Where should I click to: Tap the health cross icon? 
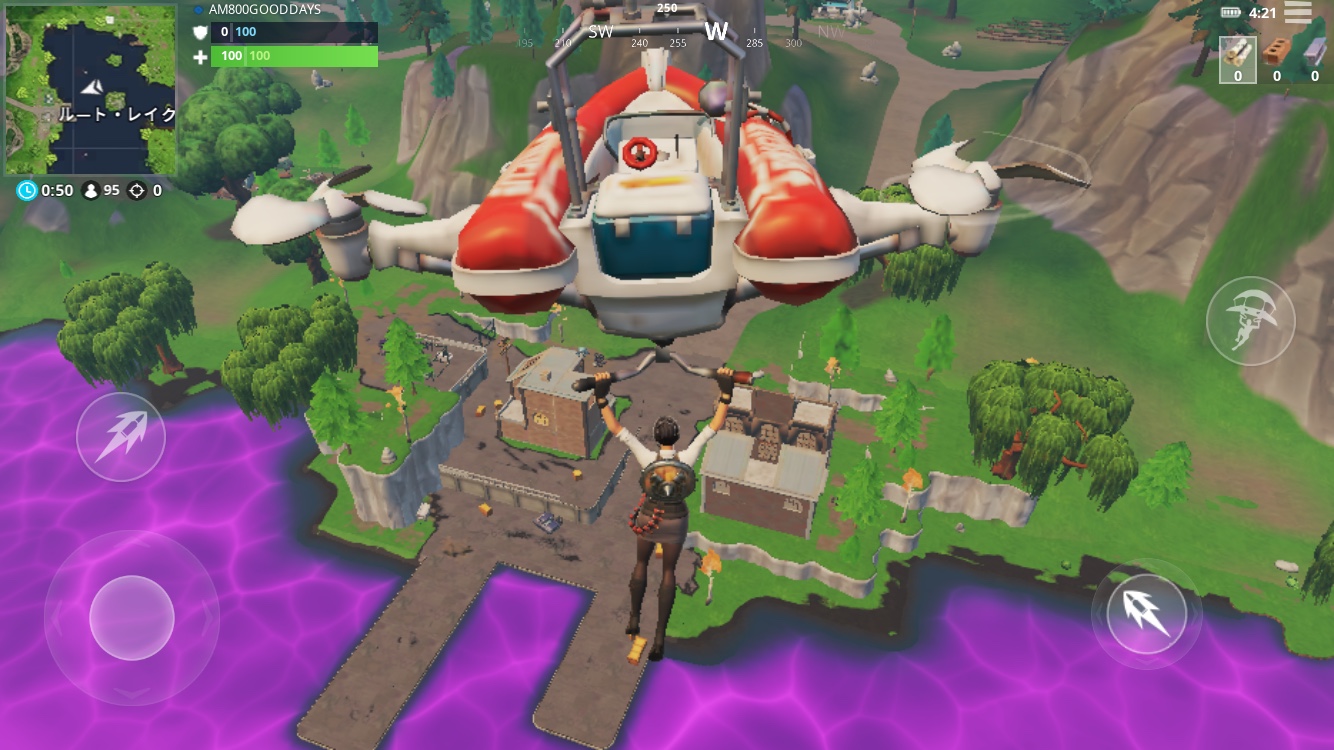pos(199,55)
